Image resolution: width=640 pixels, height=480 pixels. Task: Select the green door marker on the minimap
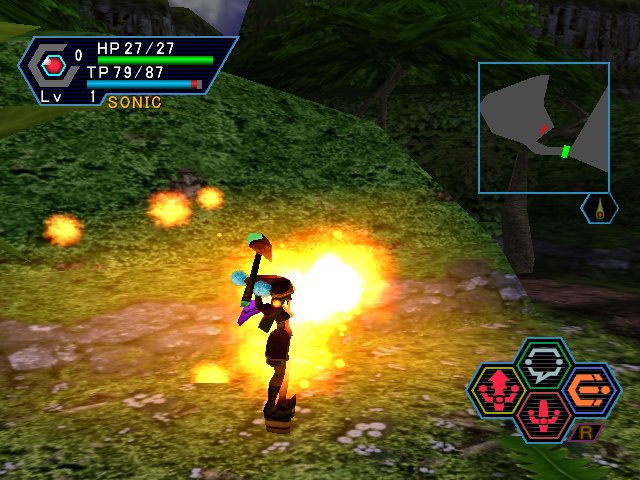click(565, 151)
